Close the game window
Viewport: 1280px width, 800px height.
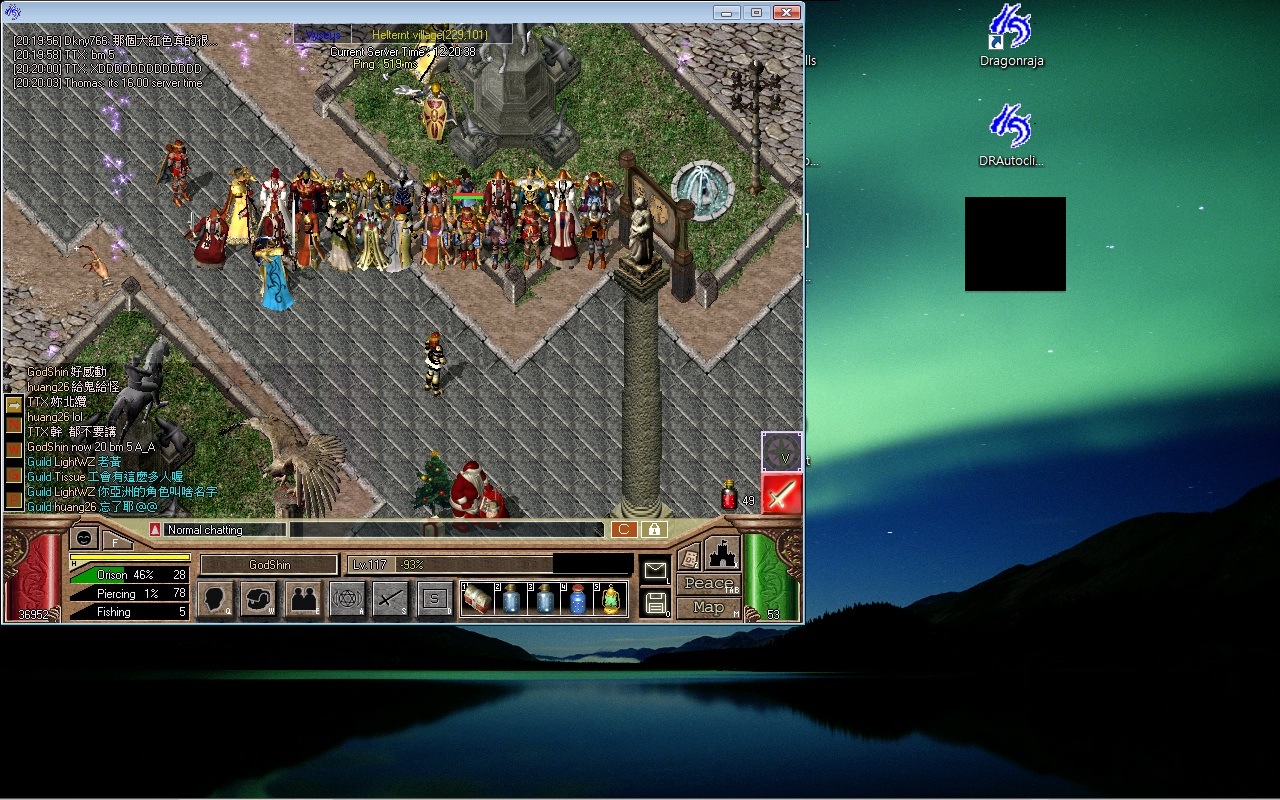[787, 12]
